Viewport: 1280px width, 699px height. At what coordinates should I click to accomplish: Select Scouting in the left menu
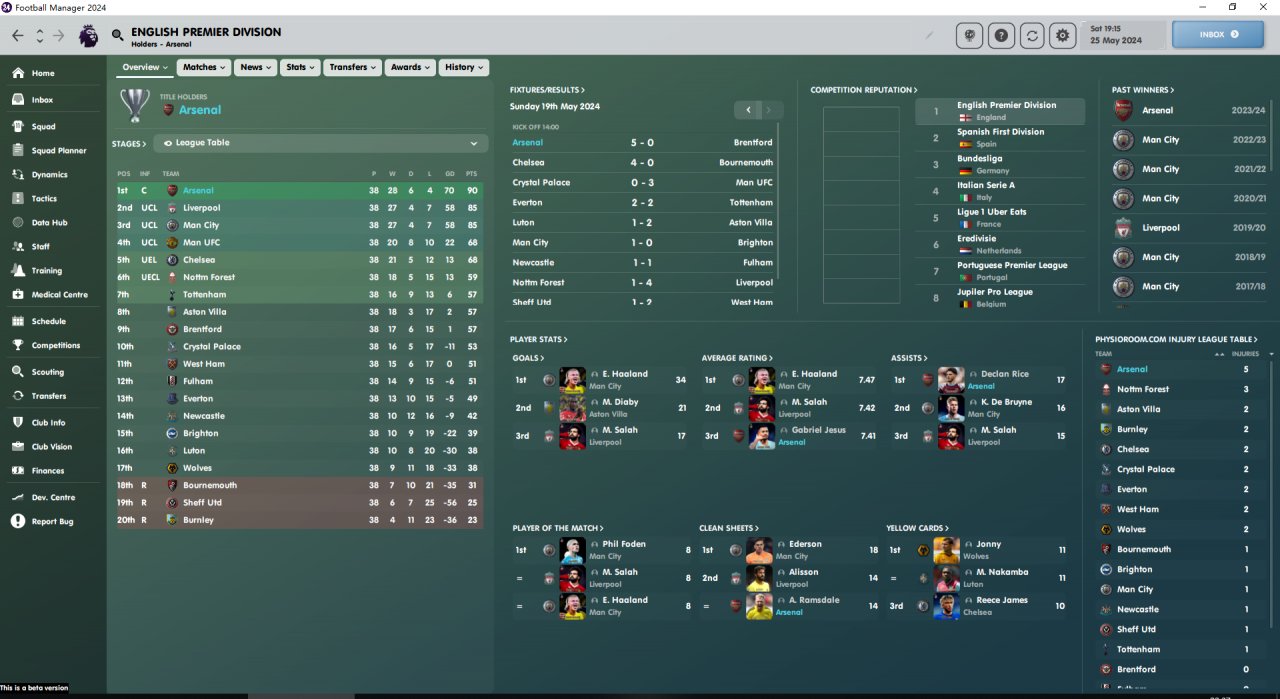(x=47, y=372)
